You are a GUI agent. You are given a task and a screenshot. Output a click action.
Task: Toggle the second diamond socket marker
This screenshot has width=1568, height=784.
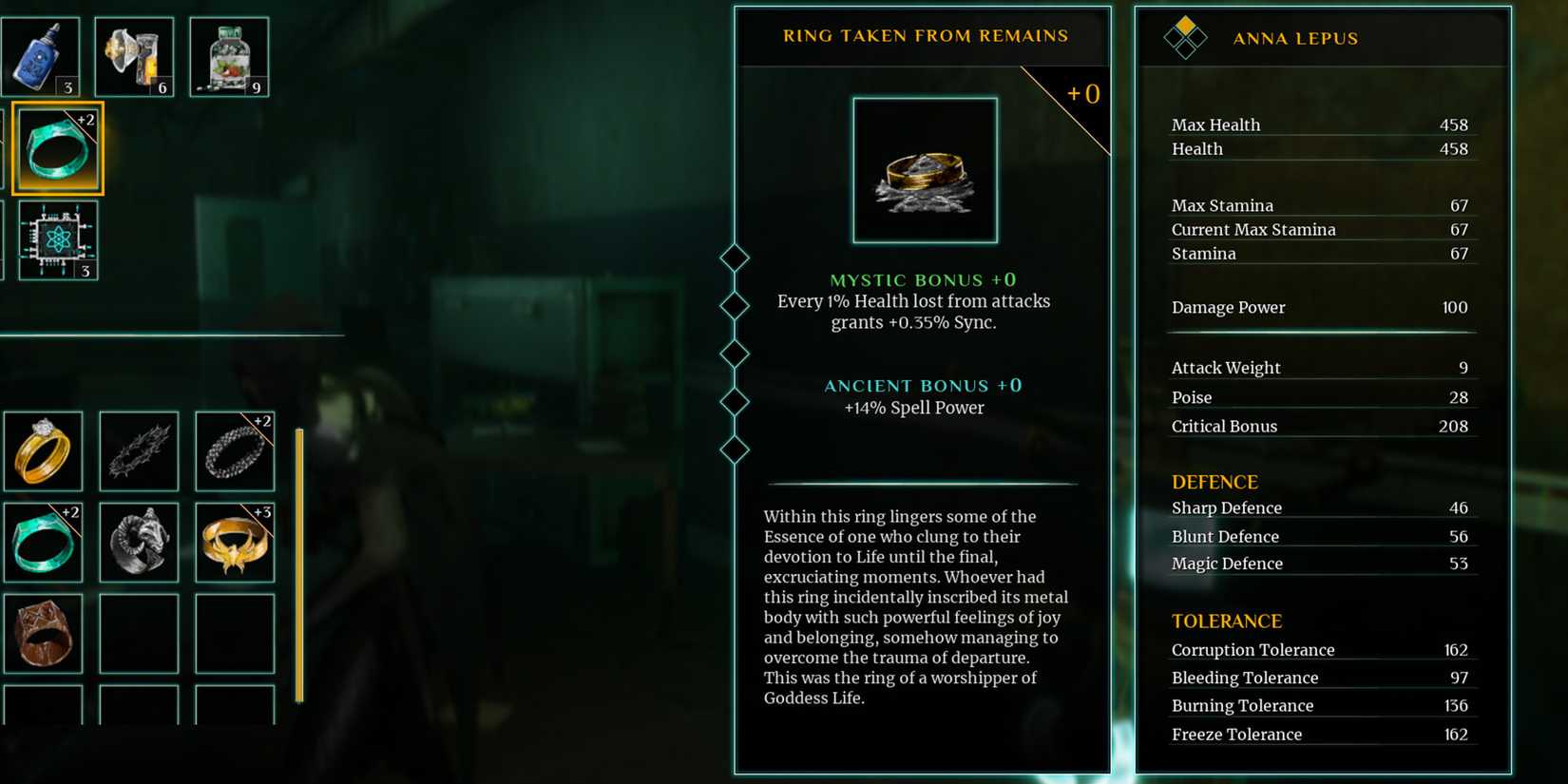[x=734, y=305]
